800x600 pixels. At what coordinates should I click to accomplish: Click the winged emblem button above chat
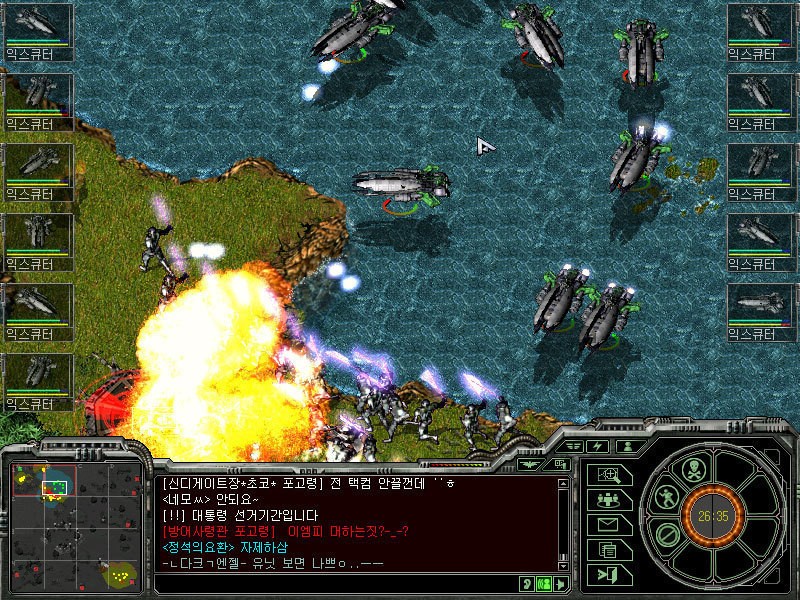tap(533, 464)
